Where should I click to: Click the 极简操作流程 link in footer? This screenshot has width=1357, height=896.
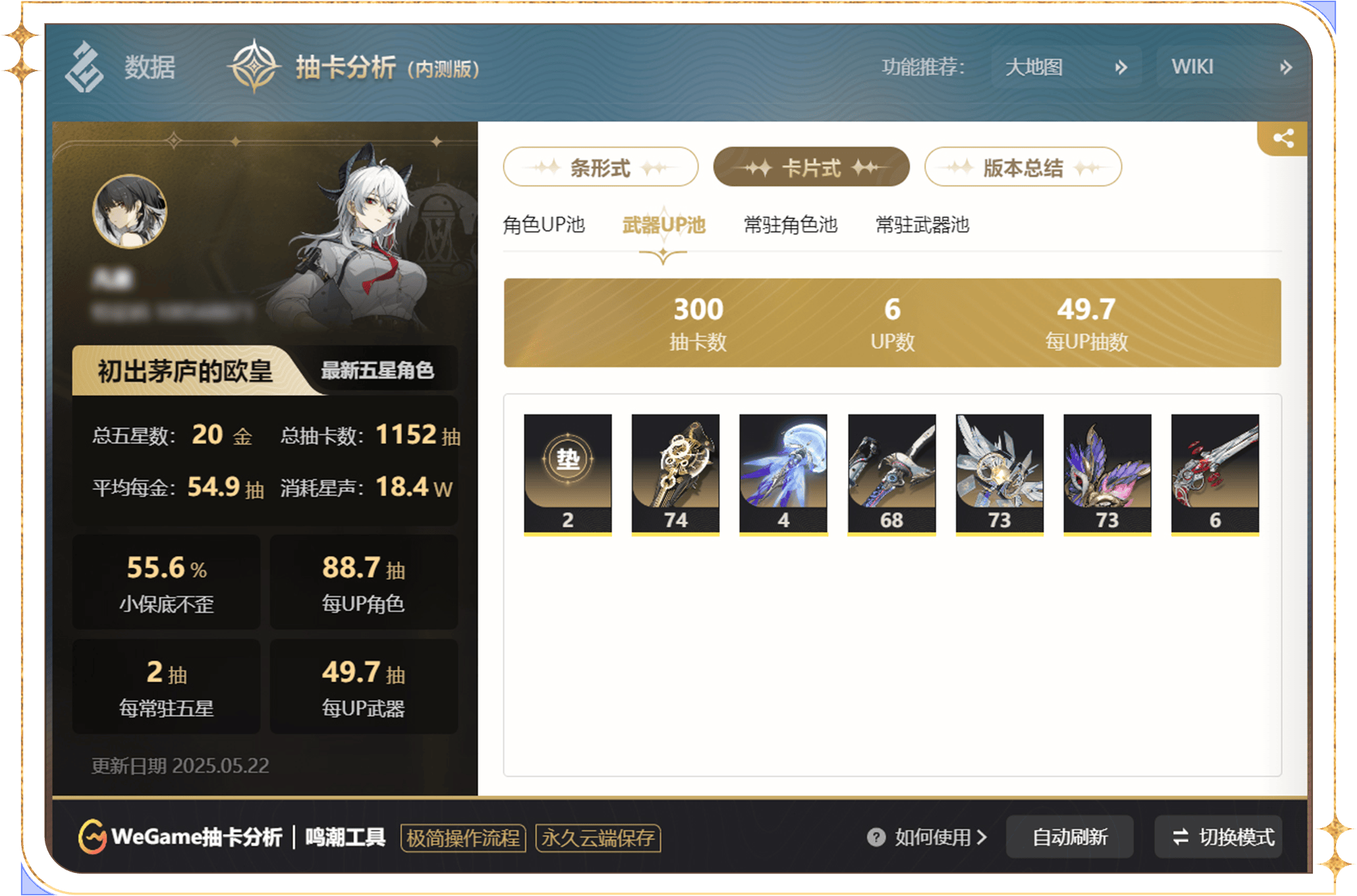463,838
